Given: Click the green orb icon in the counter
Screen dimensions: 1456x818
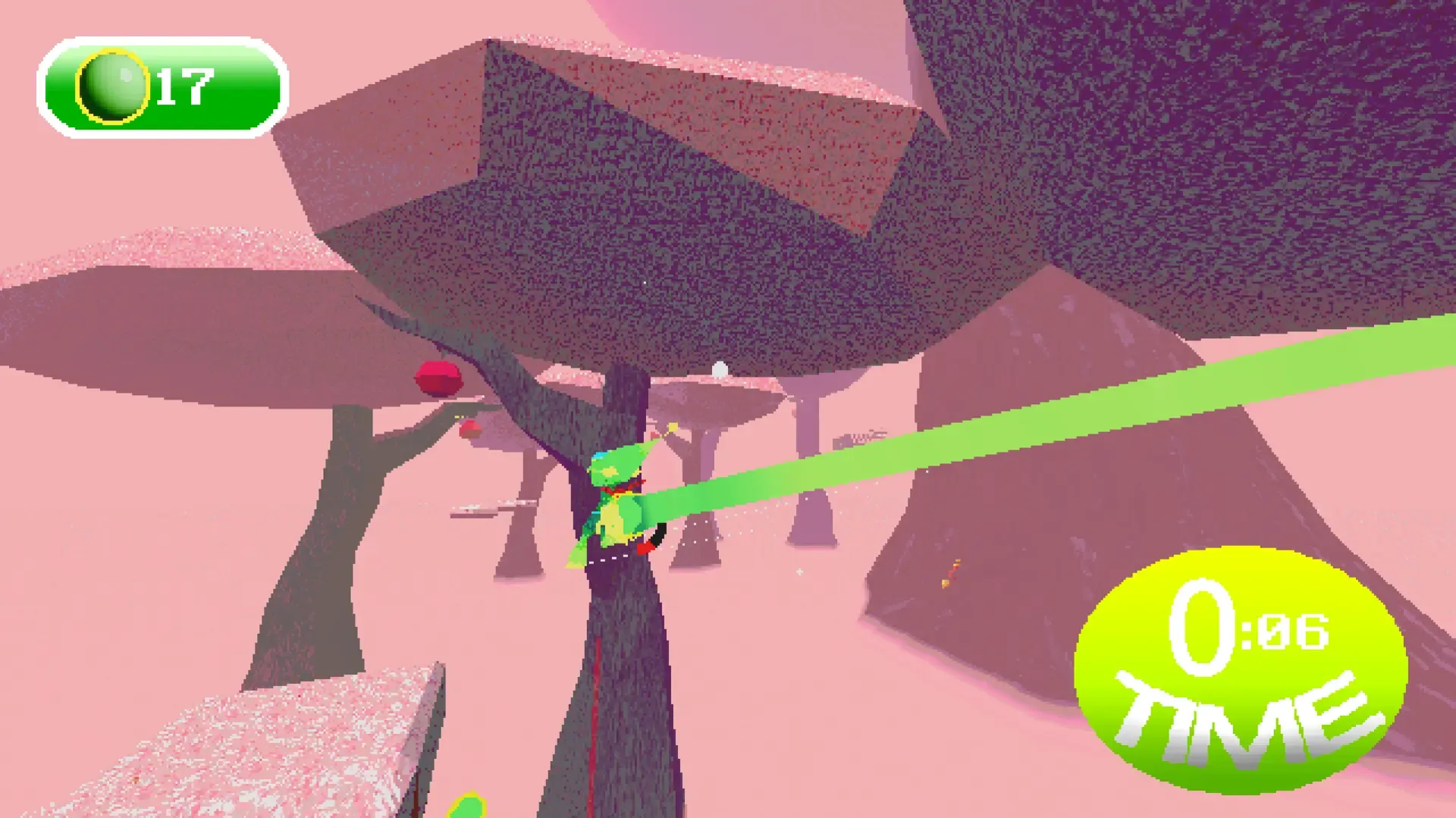Looking at the screenshot, I should (x=112, y=86).
